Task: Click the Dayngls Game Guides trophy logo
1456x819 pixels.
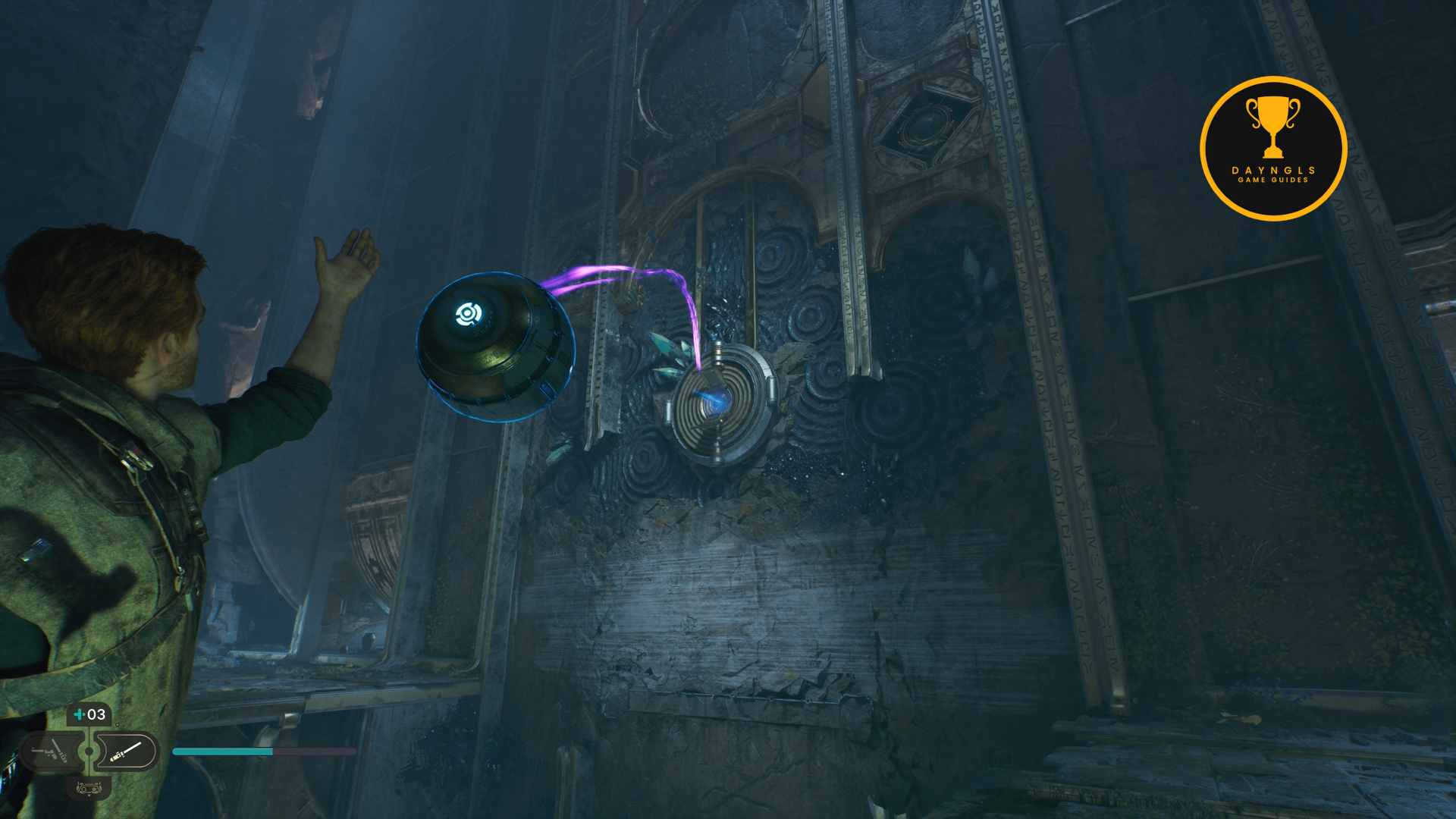Action: click(x=1272, y=148)
